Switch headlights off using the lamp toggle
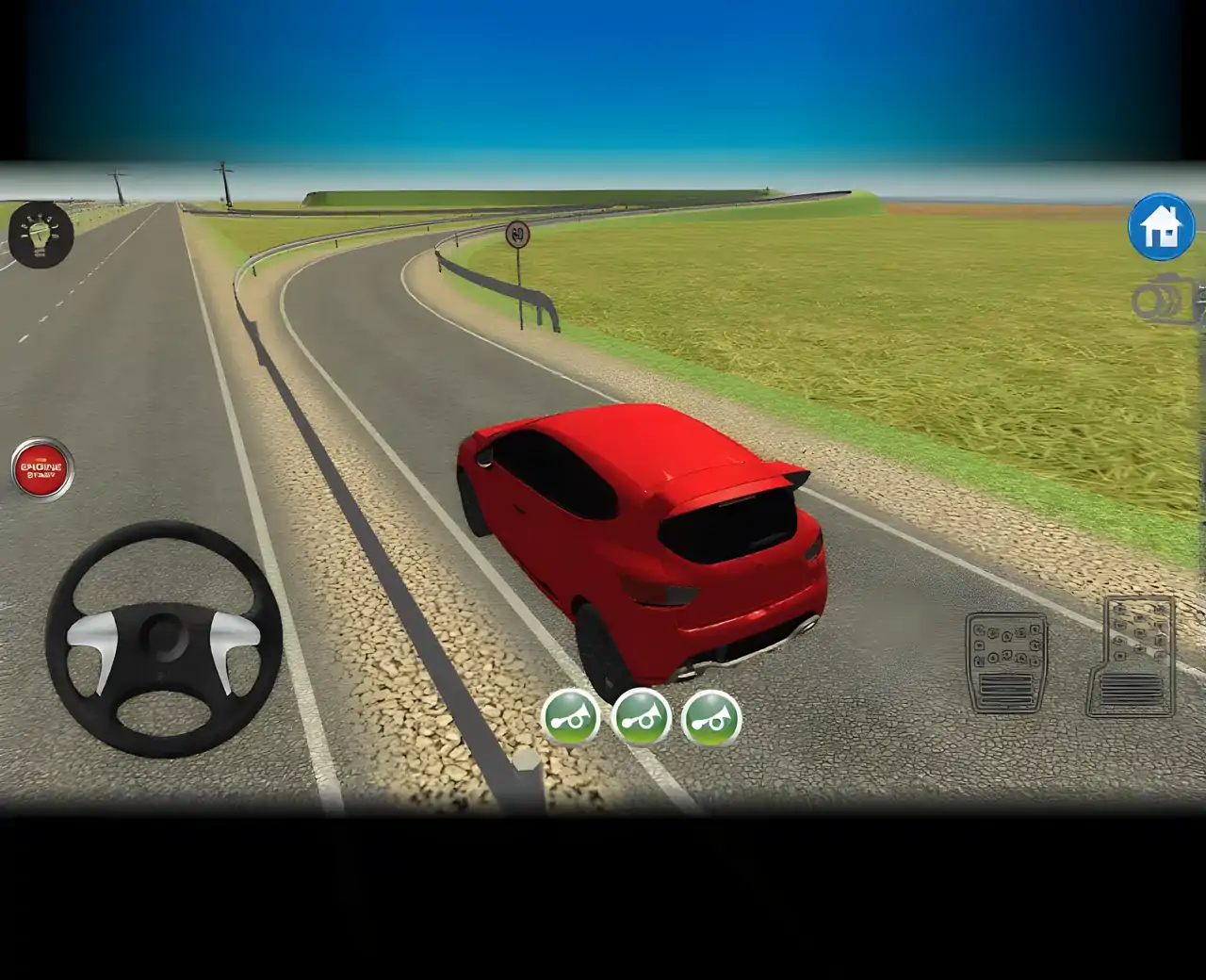1206x980 pixels. 40,235
